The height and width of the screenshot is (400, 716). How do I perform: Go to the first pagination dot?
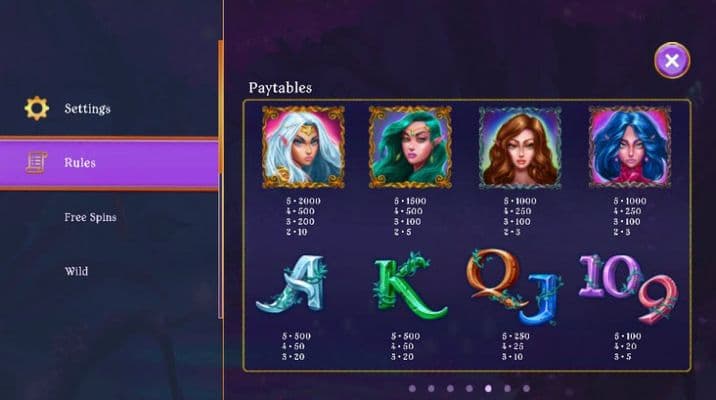point(411,388)
